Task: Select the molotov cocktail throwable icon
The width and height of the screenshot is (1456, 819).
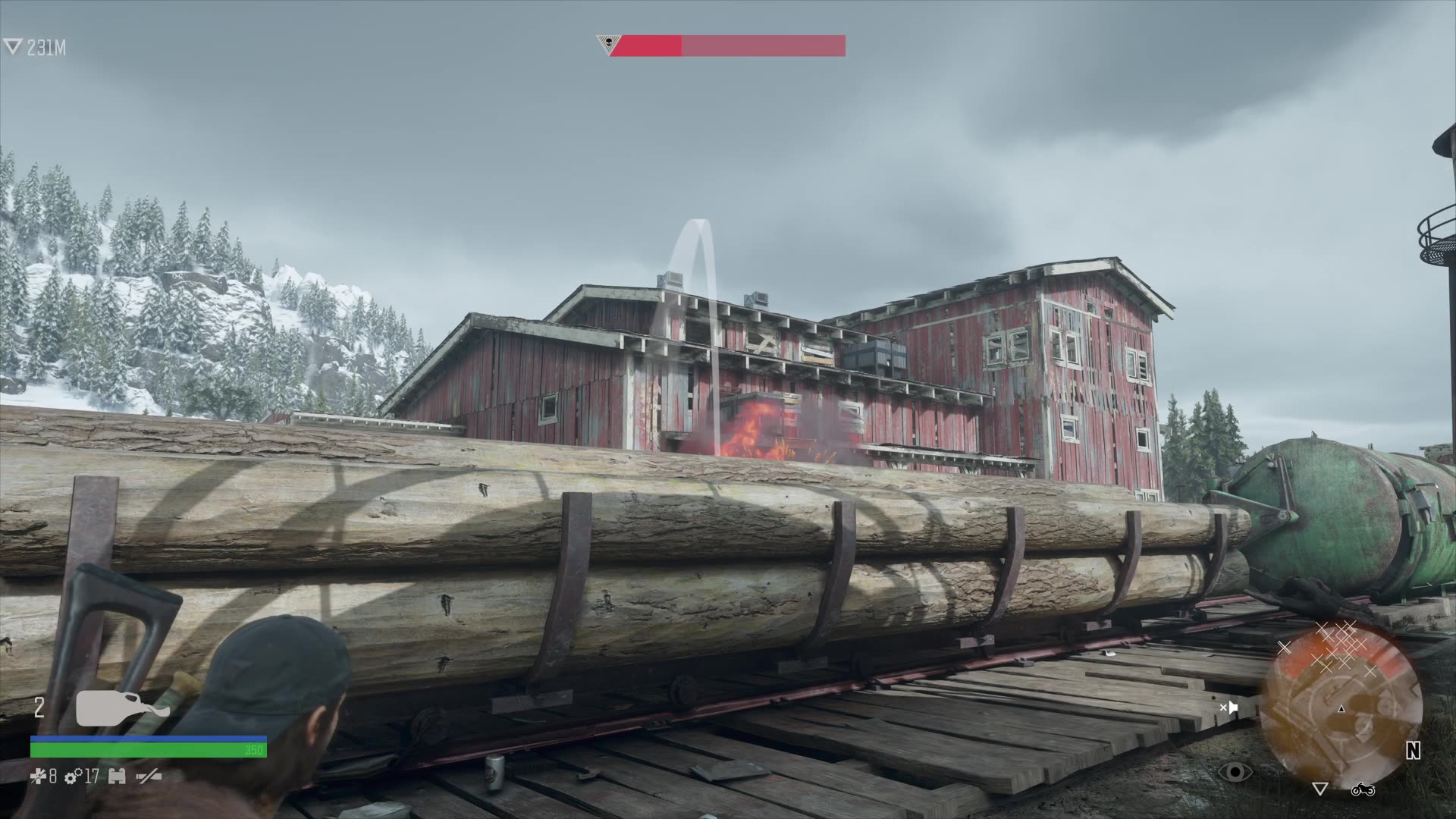Action: [x=121, y=708]
